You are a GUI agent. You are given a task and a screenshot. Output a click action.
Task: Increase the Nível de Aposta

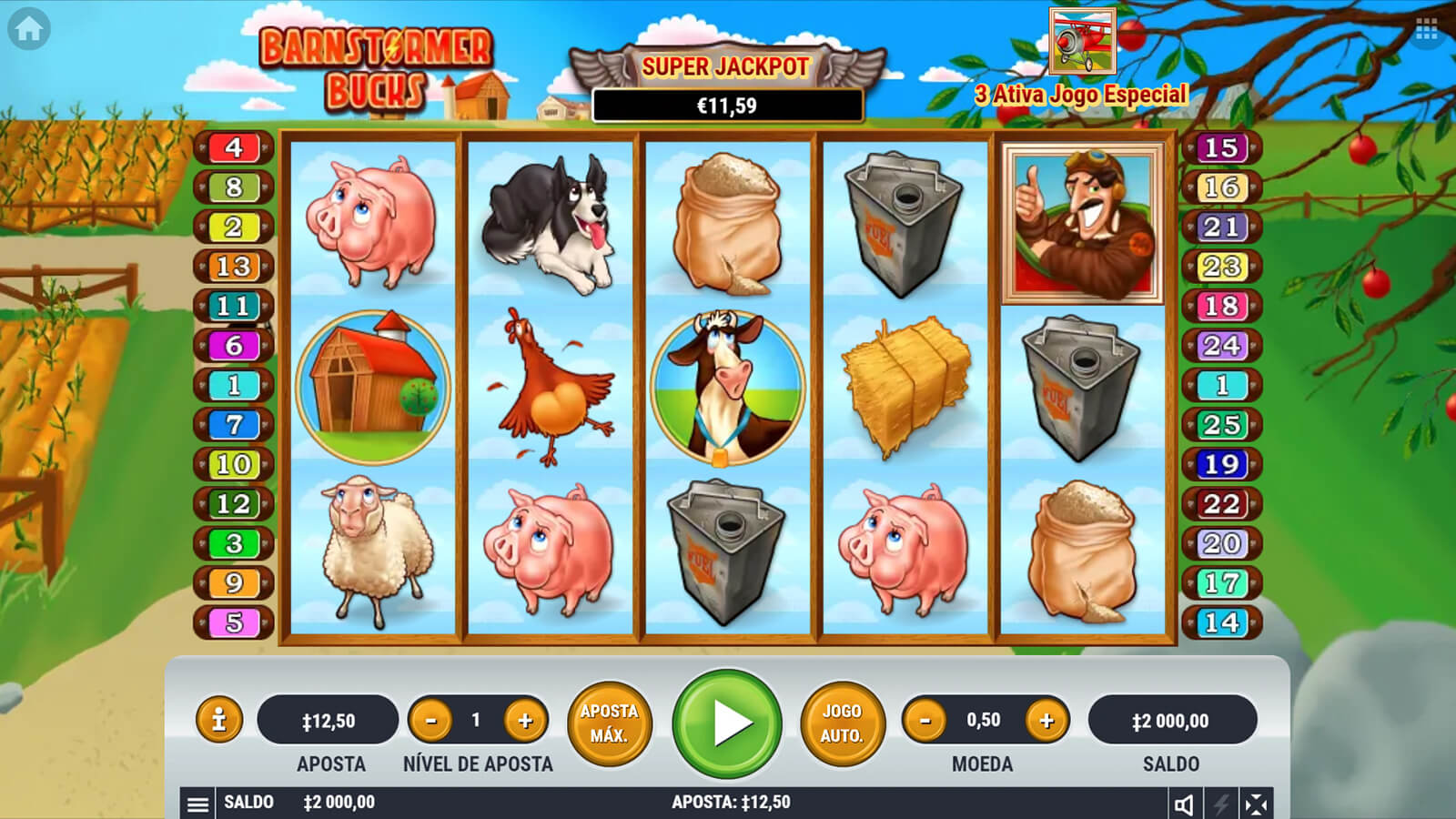coord(525,721)
